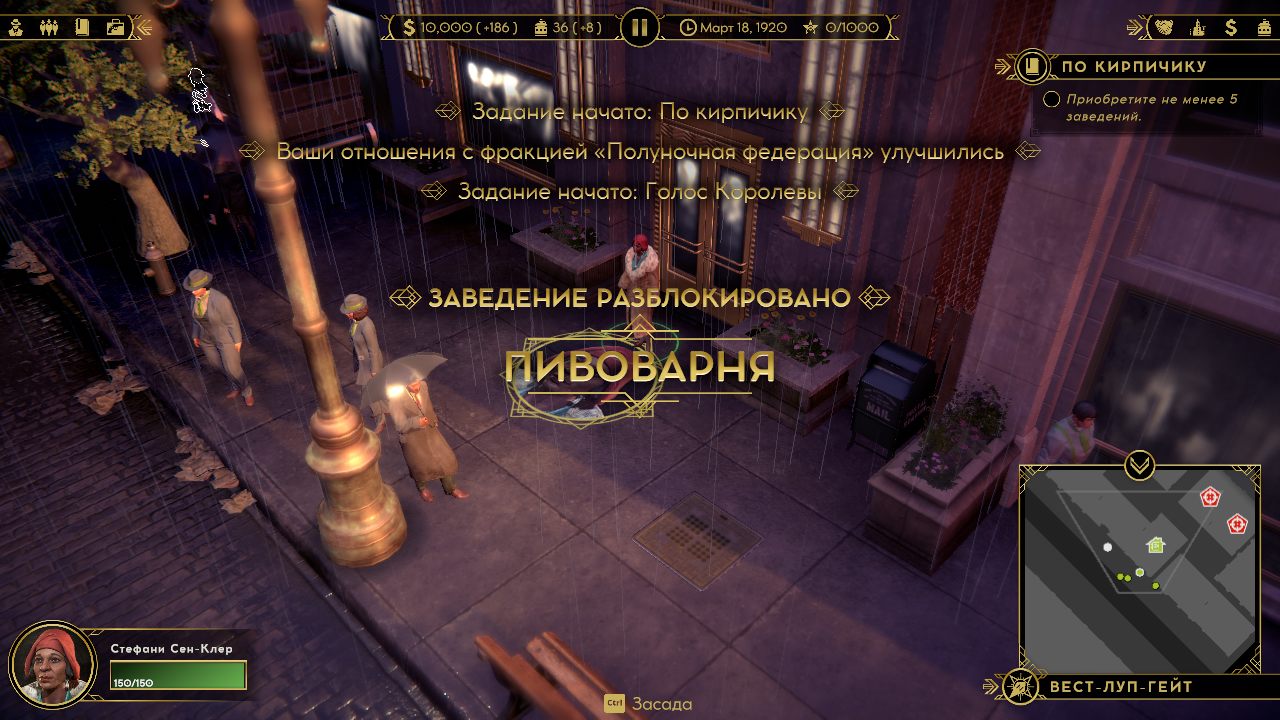Open the vehicle transport icon
Viewport: 1280px width, 720px height.
1264,27
